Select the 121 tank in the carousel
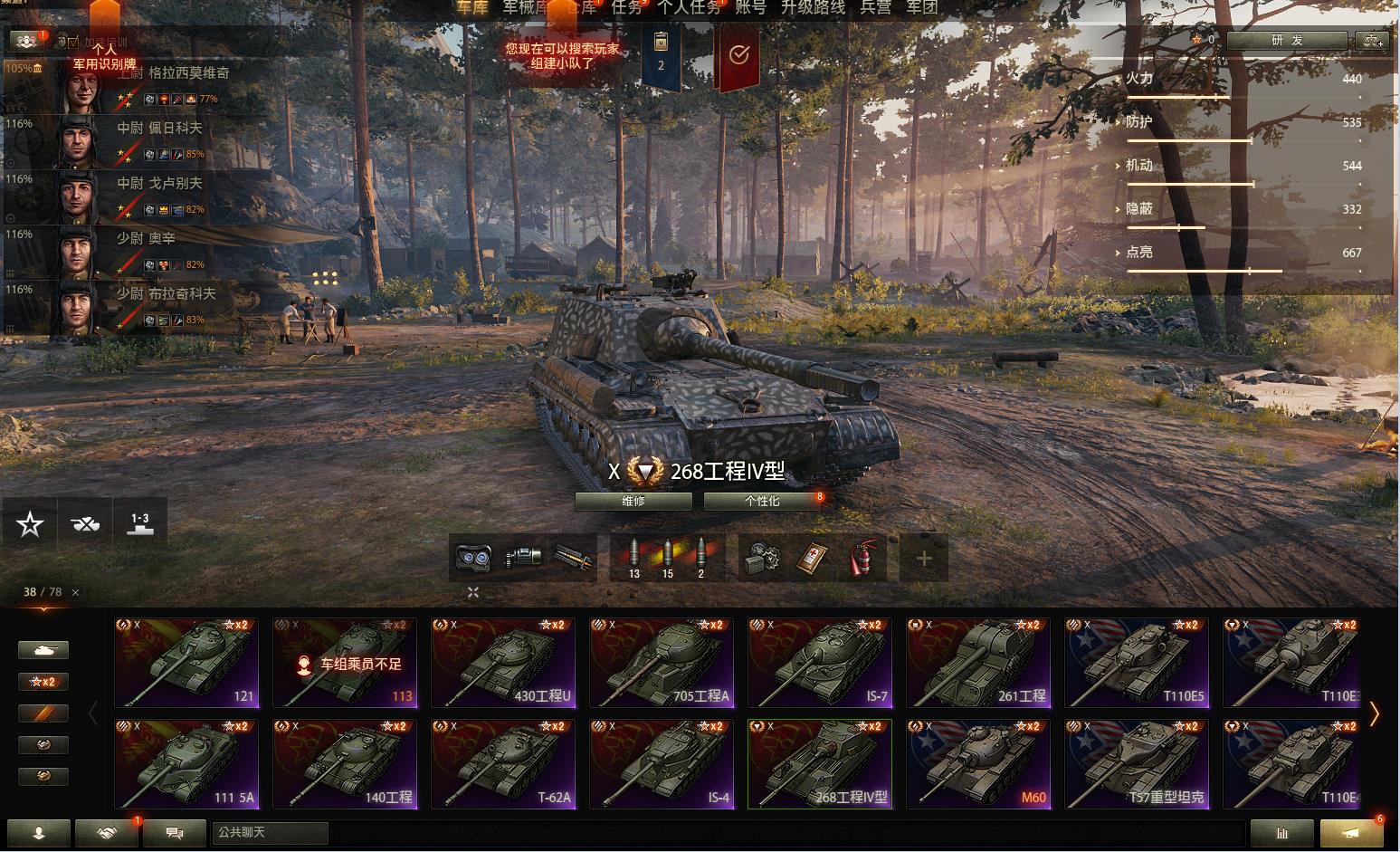Image resolution: width=1400 pixels, height=852 pixels. click(186, 663)
